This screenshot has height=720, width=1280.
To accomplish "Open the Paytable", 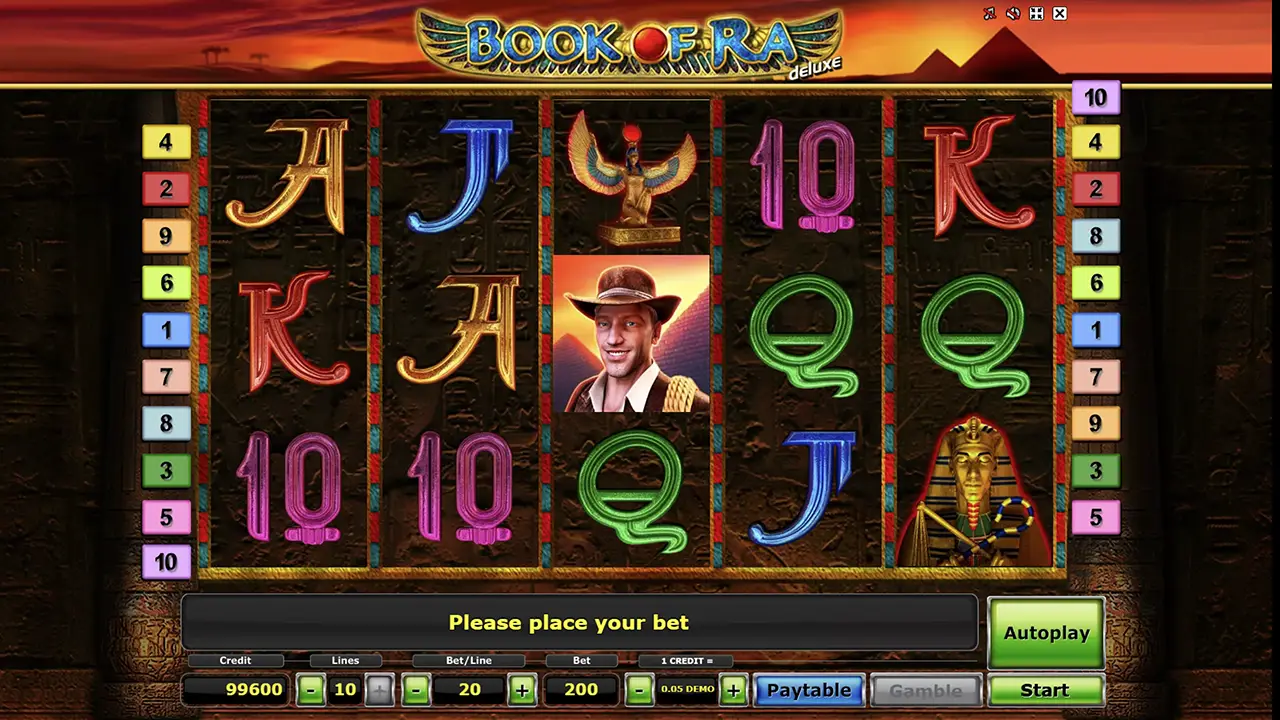I will pyautogui.click(x=808, y=690).
